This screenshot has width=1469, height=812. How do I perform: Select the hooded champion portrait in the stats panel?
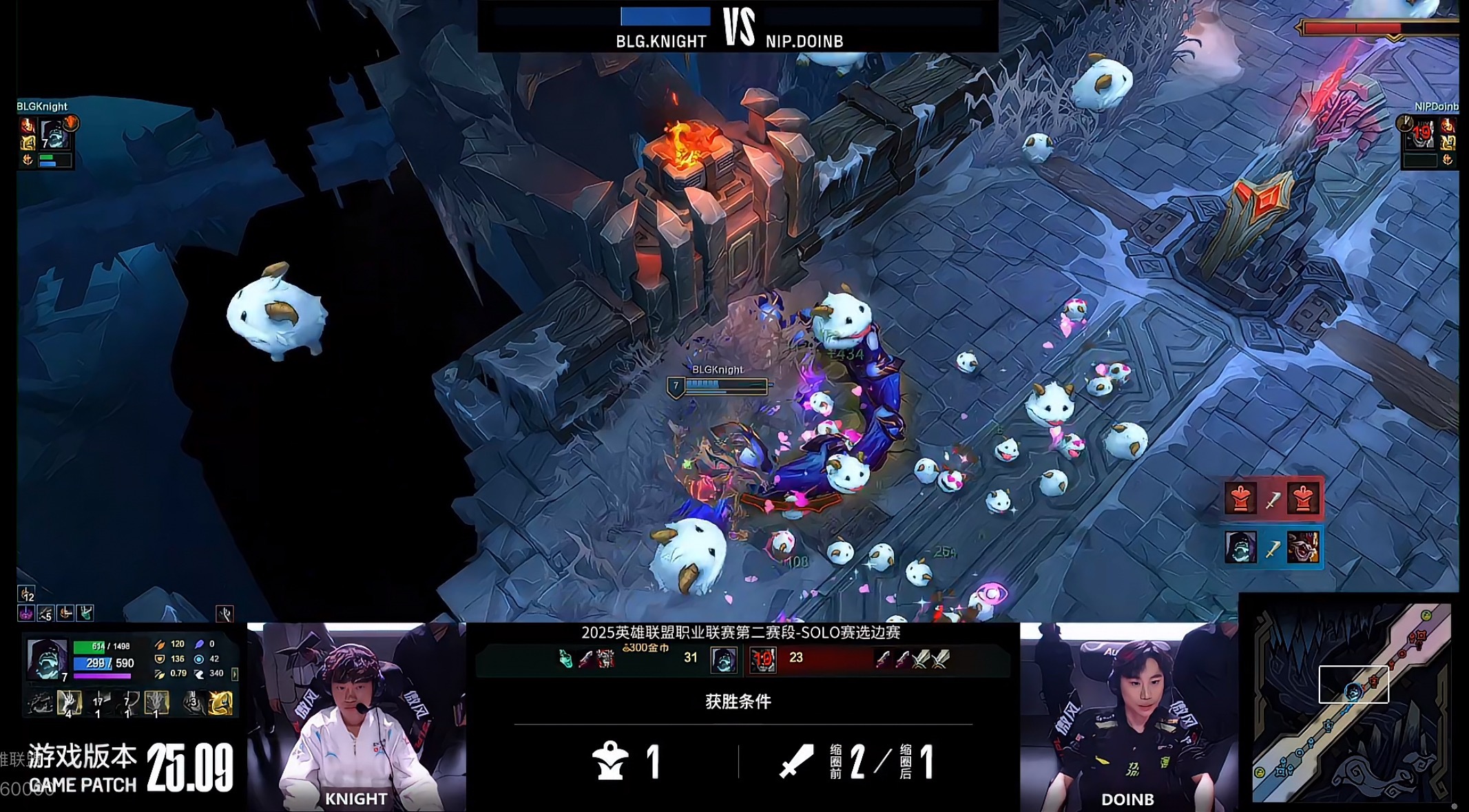45,659
